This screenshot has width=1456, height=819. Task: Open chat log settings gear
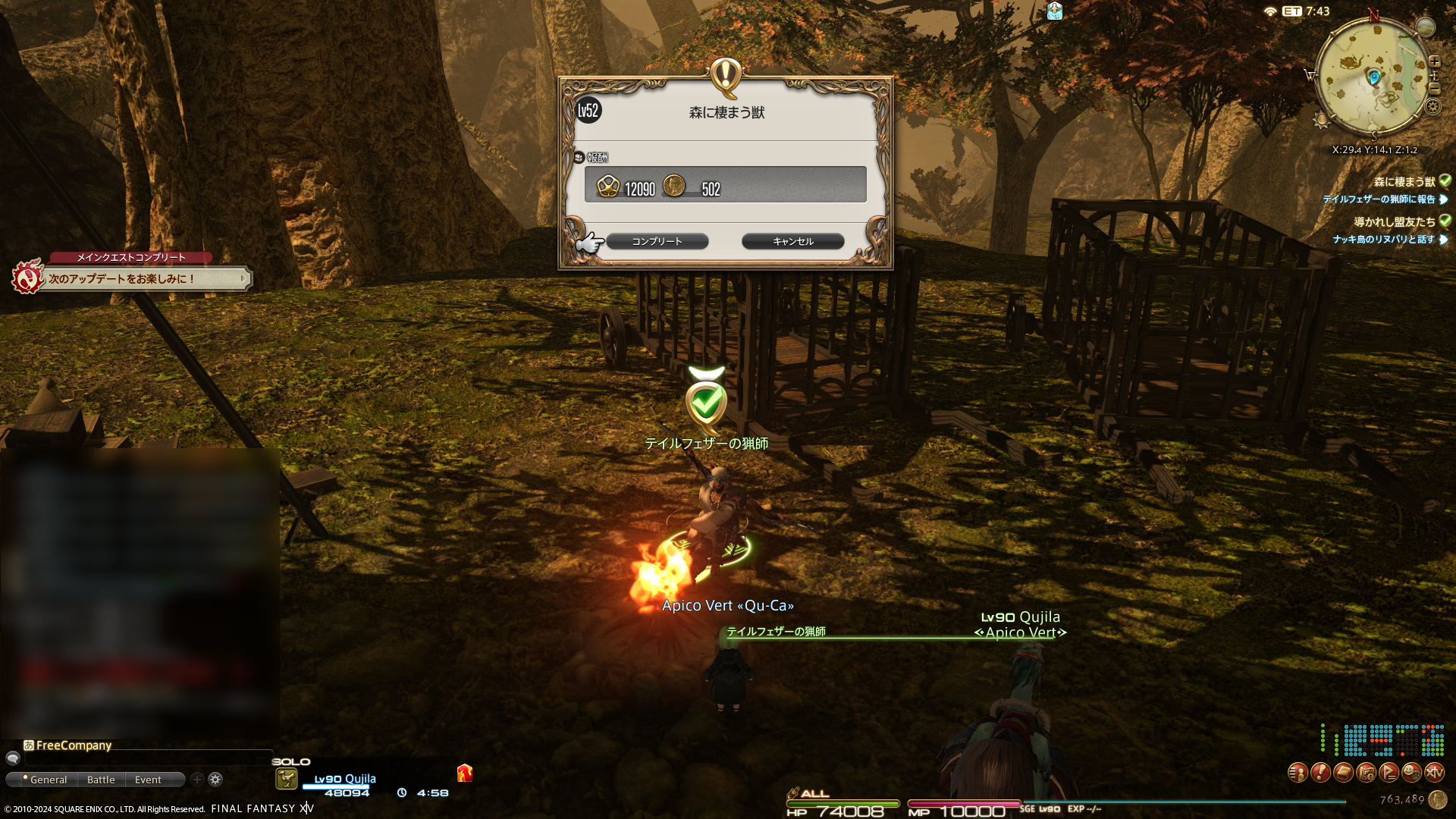click(x=215, y=779)
